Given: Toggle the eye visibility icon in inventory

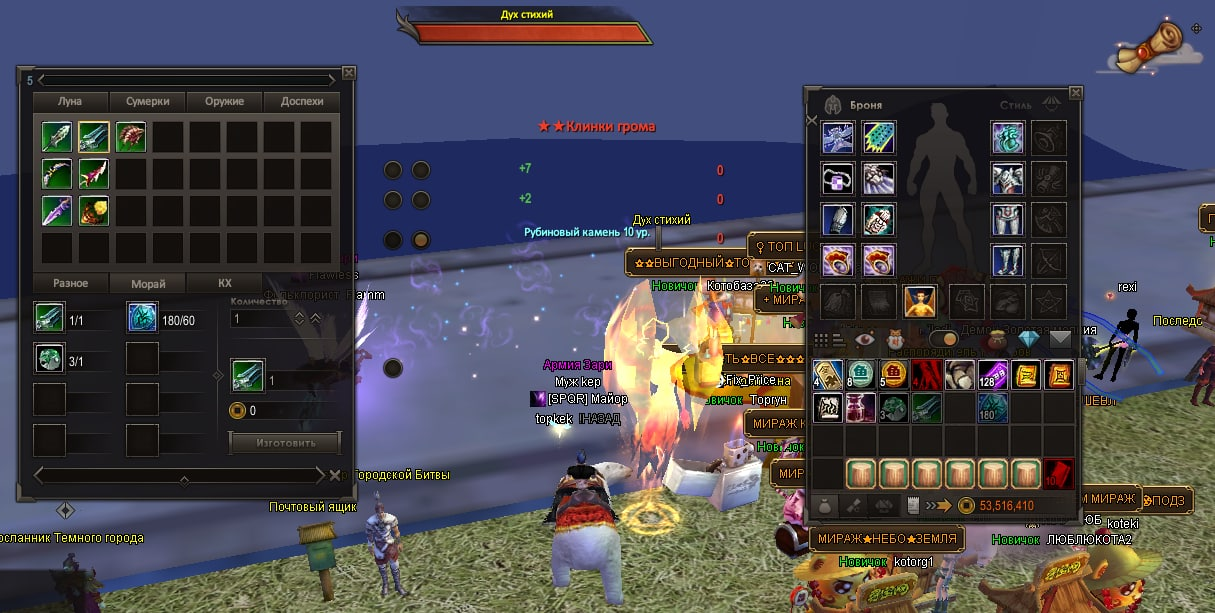Looking at the screenshot, I should 864,340.
